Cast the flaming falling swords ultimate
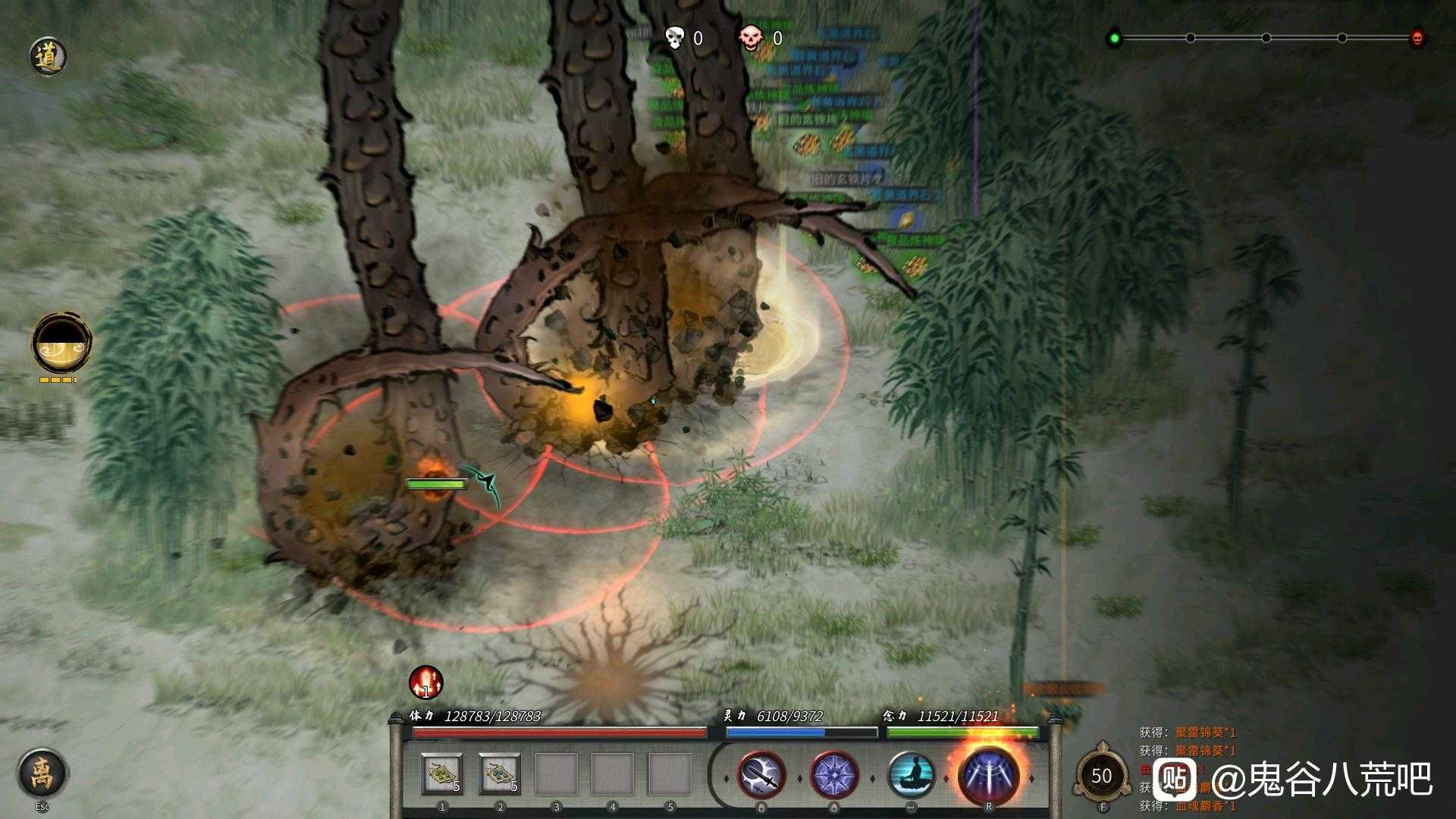Image resolution: width=1456 pixels, height=819 pixels. coord(988,773)
